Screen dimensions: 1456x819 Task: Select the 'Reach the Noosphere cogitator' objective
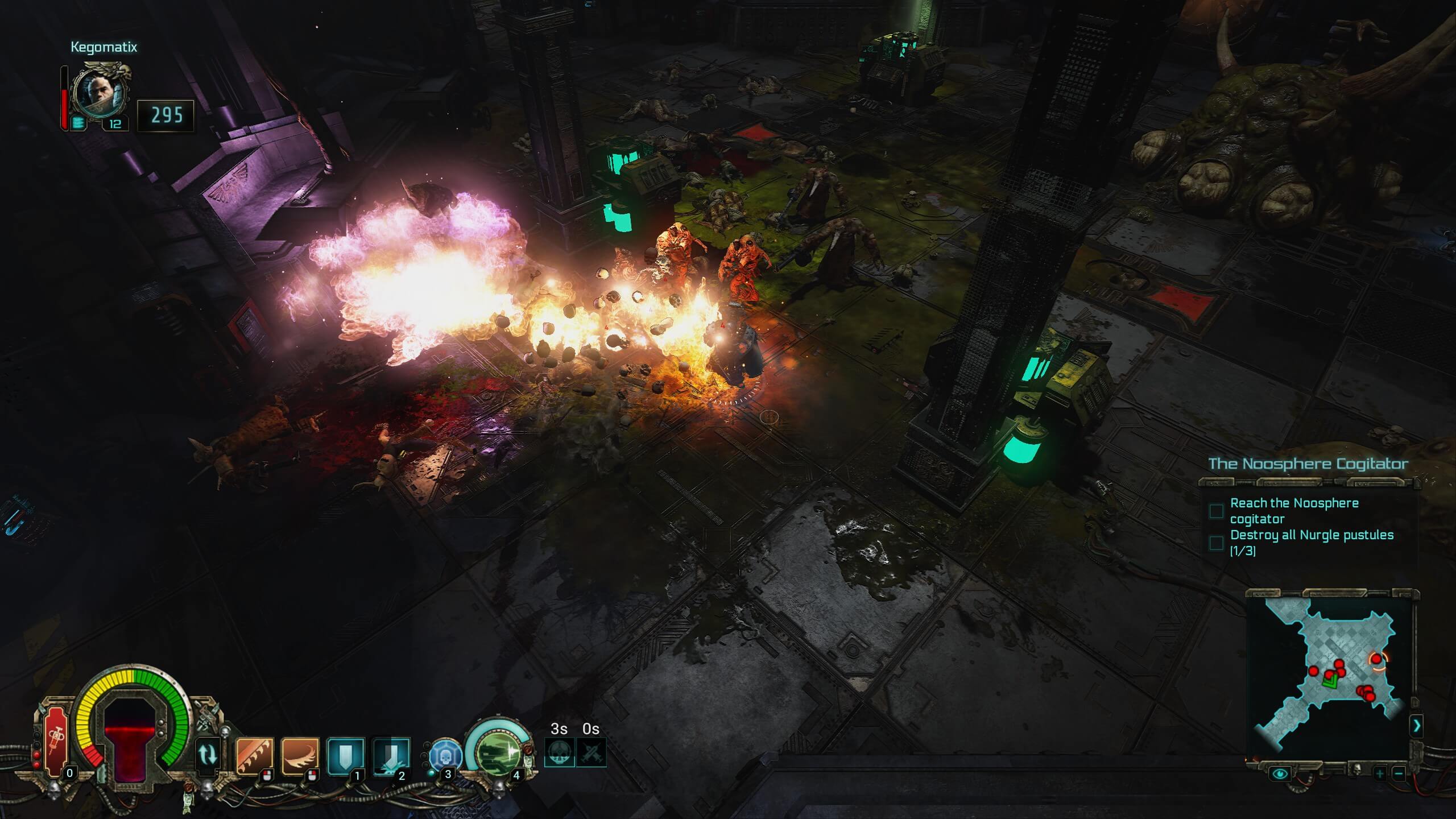(x=1294, y=511)
